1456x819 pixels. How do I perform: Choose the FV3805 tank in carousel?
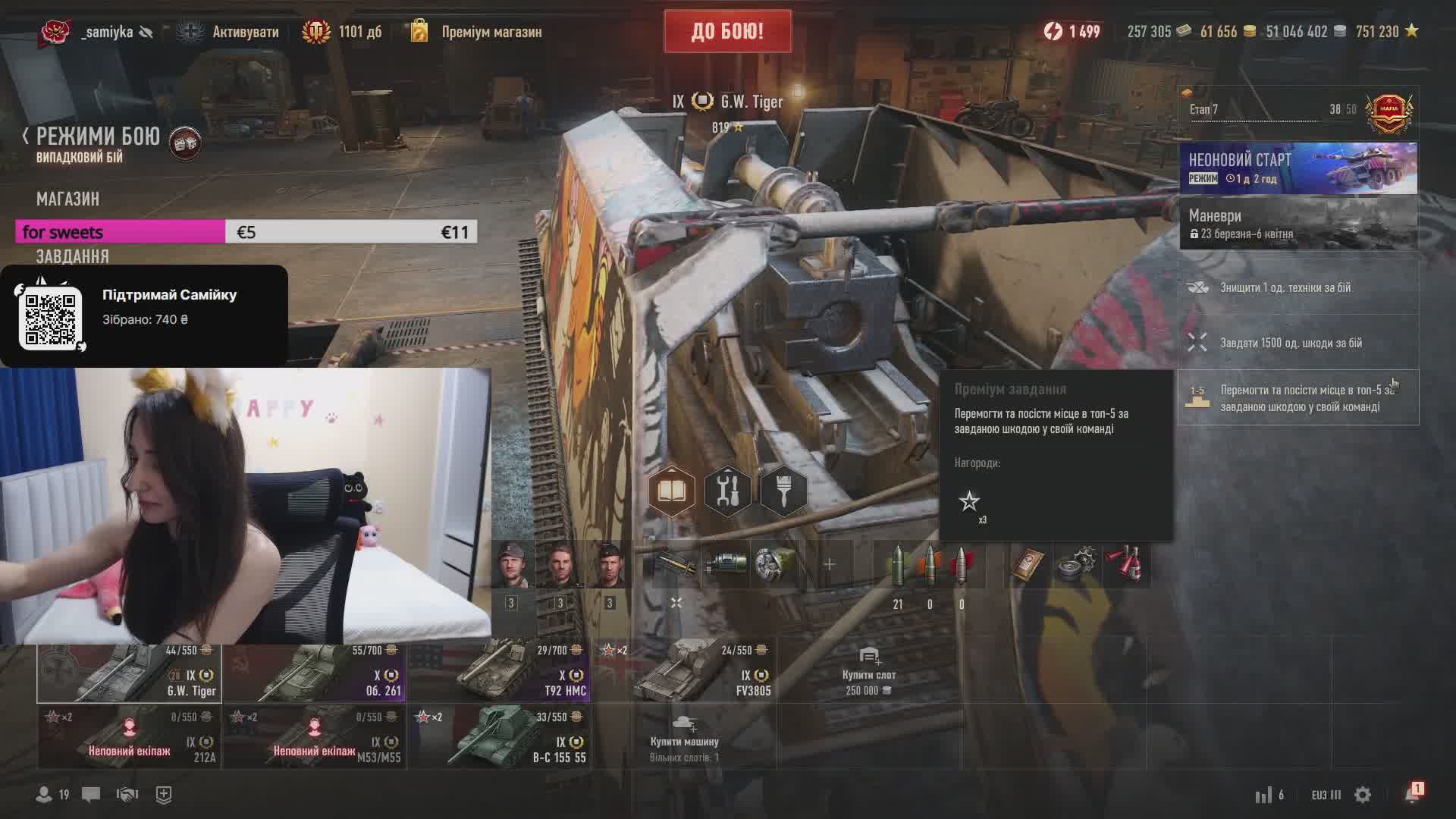coord(685,673)
